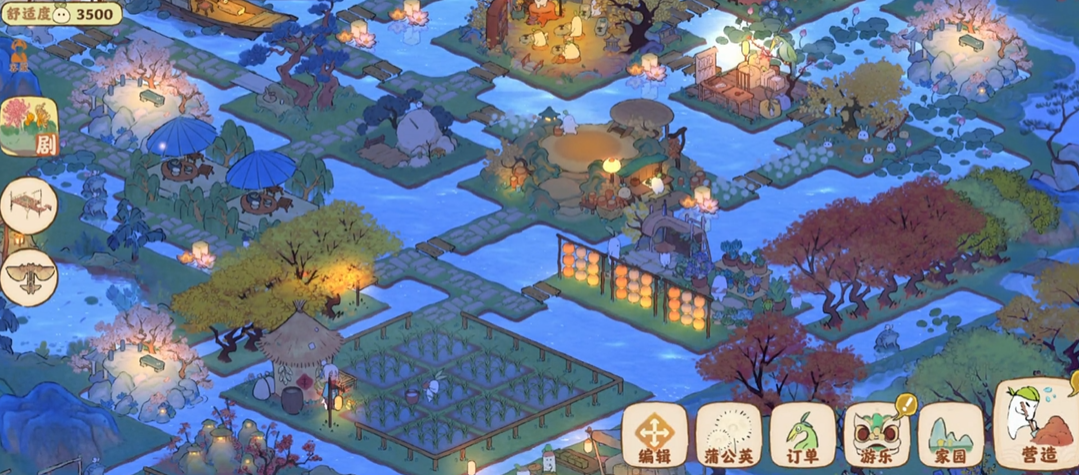Screen dimensions: 1079x475
Task: Open the 订单 orders menu
Action: pyautogui.click(x=802, y=436)
